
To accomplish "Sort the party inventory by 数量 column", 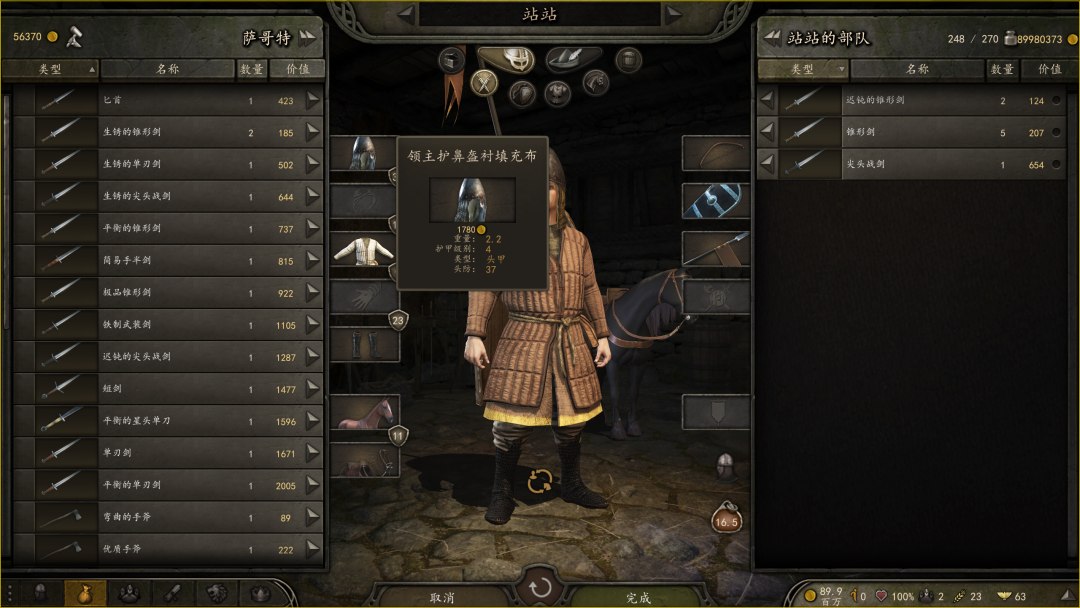I will (x=1002, y=70).
